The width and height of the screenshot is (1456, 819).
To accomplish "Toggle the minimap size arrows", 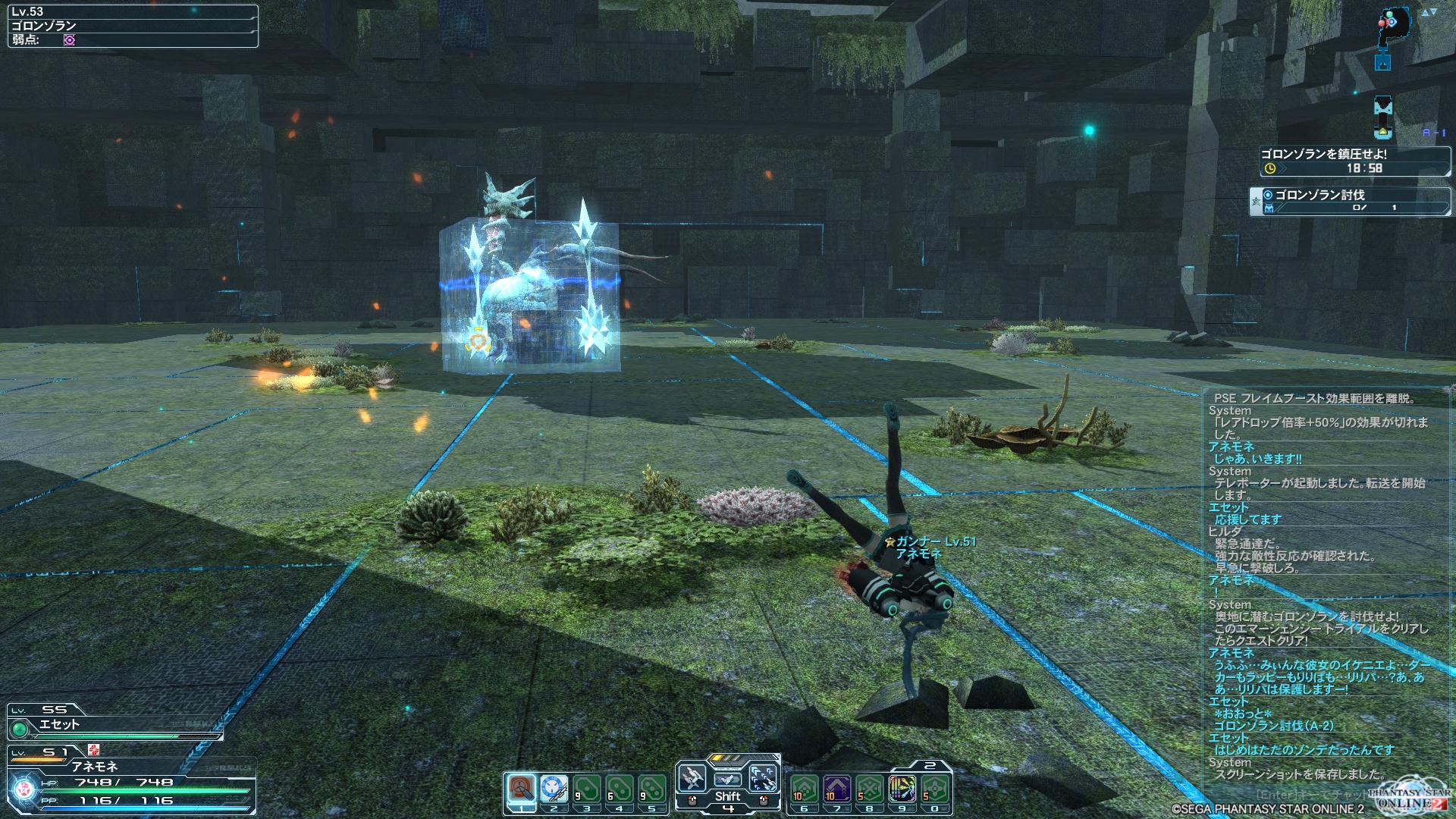I will 1429,12.
